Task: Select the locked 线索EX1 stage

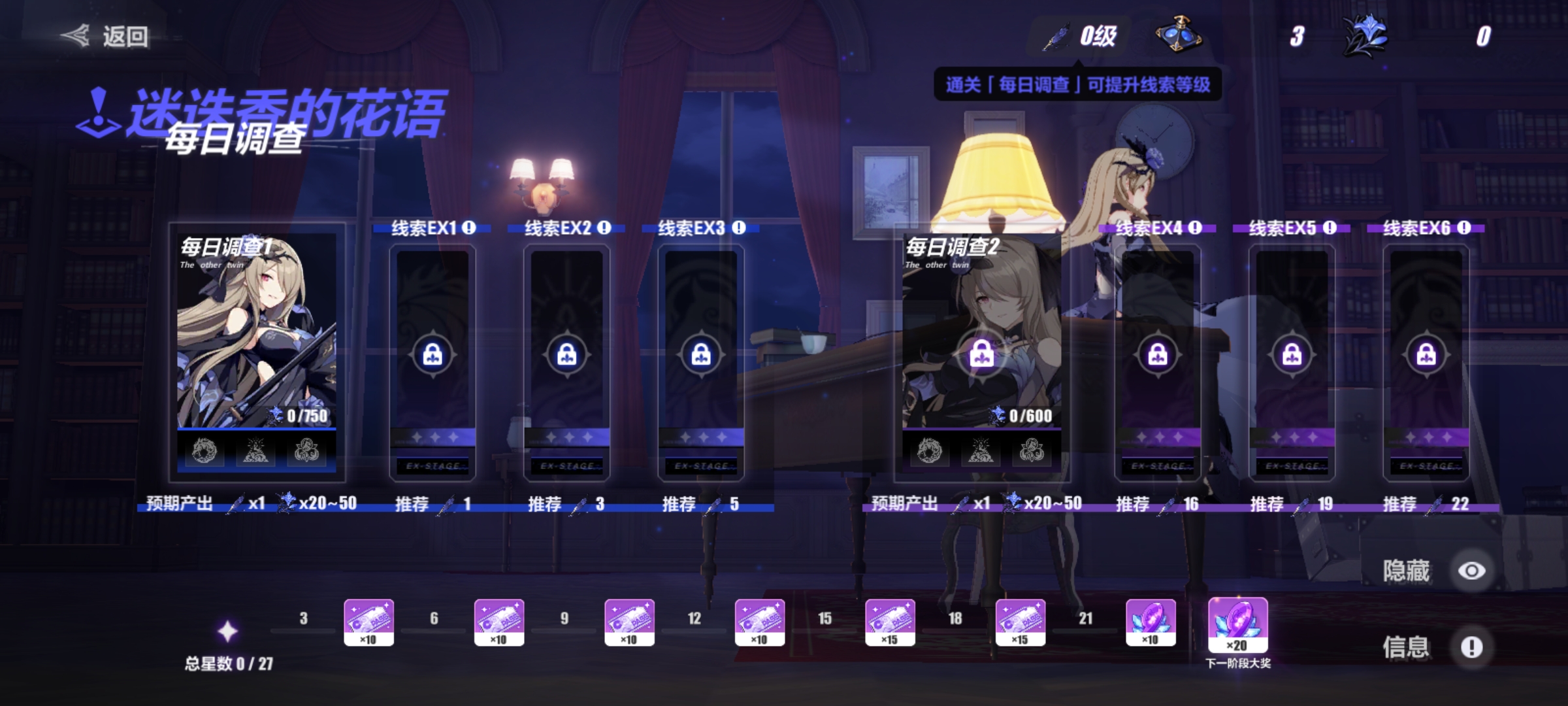Action: pyautogui.click(x=433, y=356)
